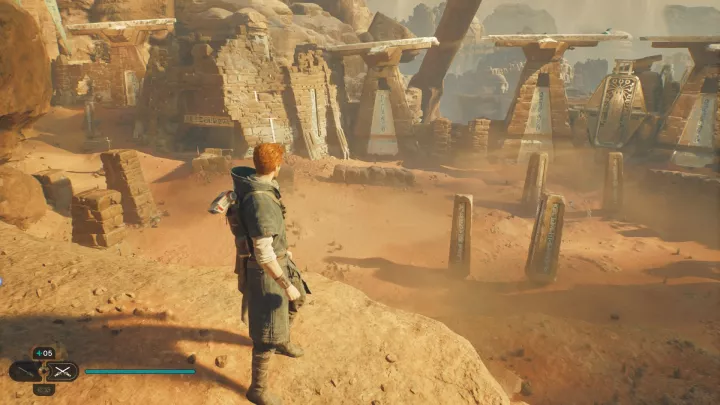Switch to the single lightsaber stance
The image size is (720, 405).
coord(24,371)
